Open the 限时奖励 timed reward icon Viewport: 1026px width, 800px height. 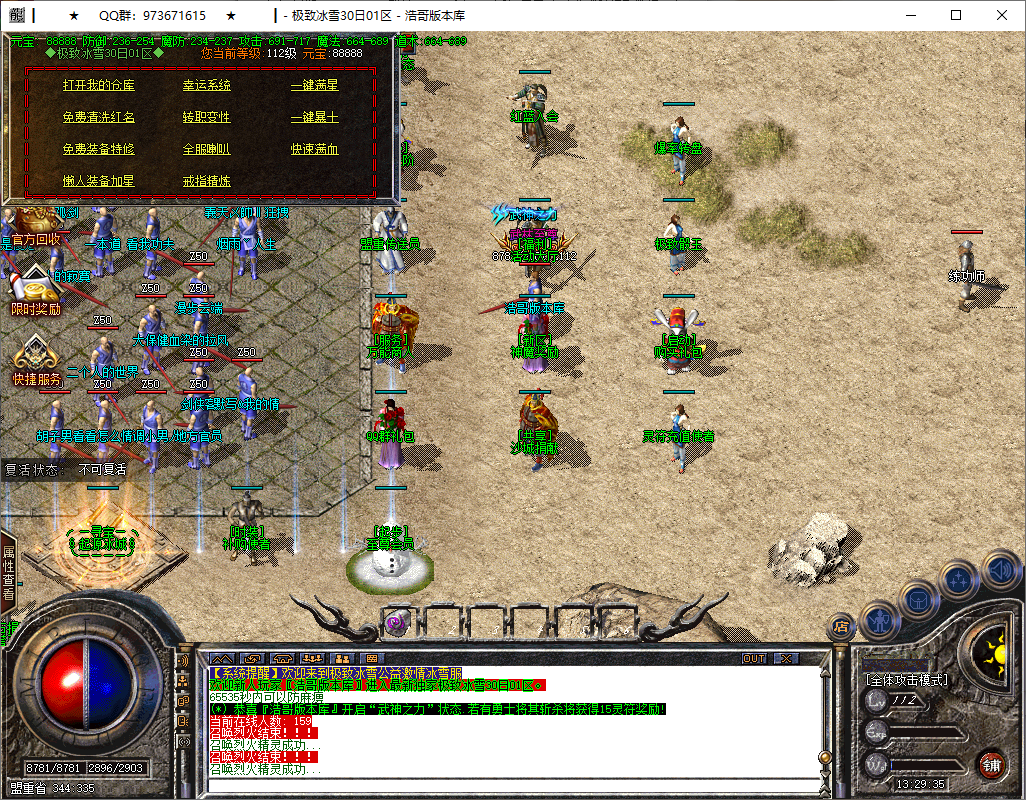point(35,290)
